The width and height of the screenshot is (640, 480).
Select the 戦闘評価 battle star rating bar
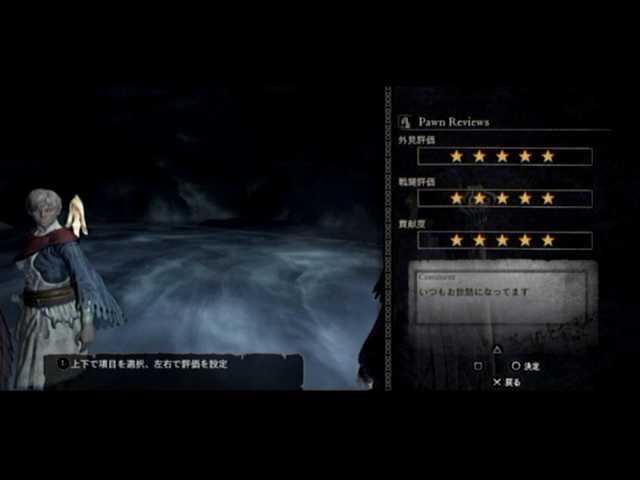tap(504, 199)
